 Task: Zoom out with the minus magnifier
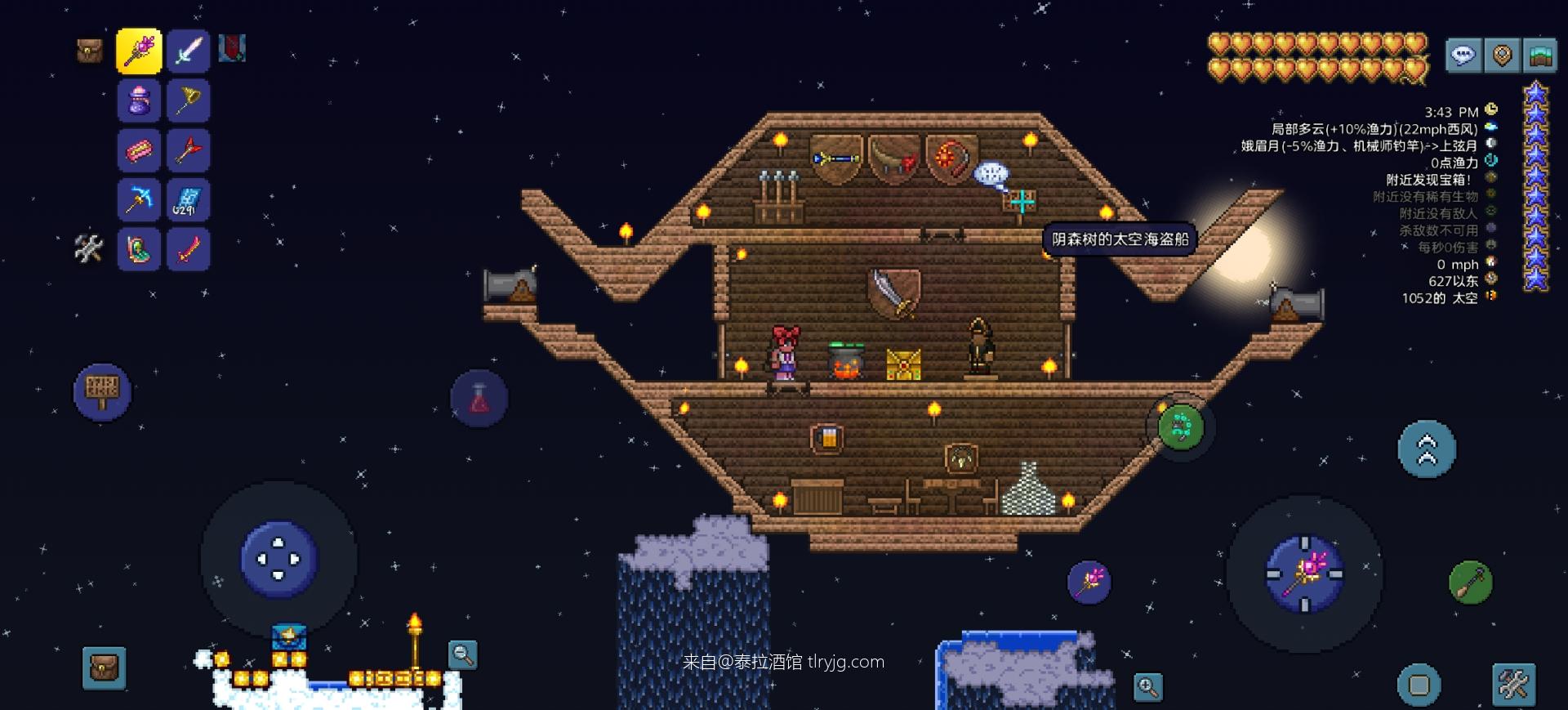pos(462,654)
